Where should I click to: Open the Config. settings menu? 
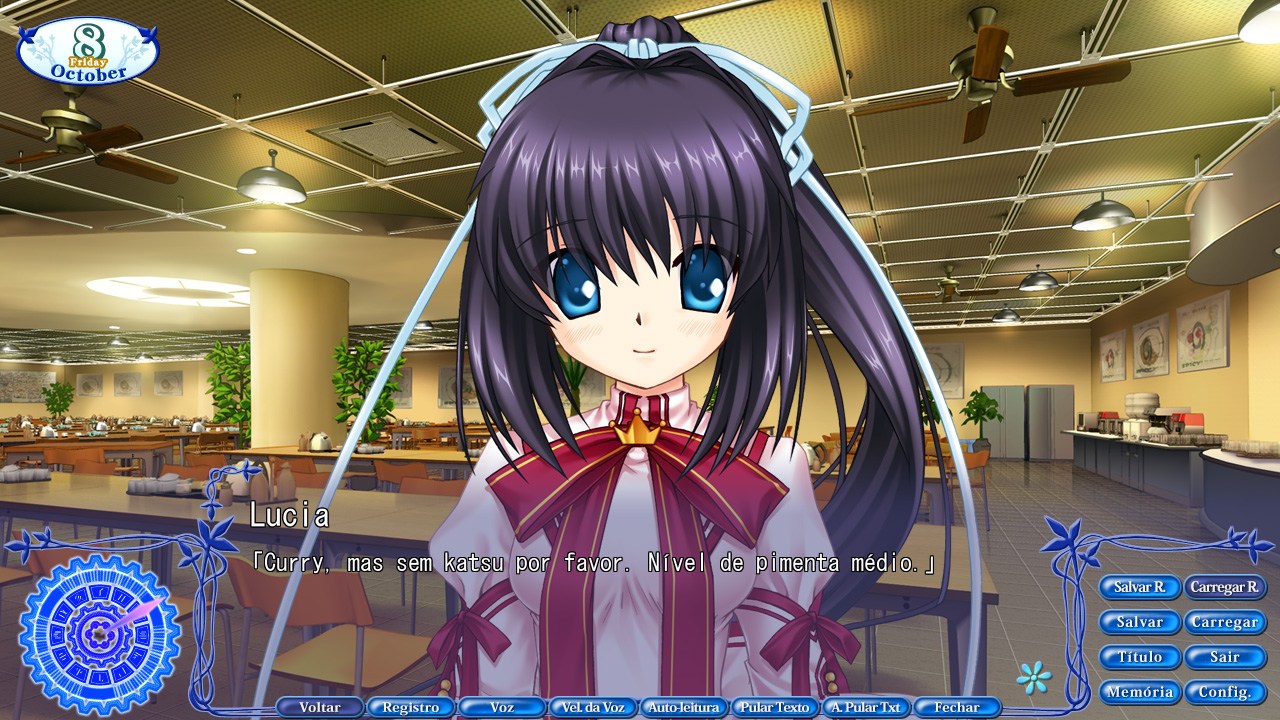1226,692
